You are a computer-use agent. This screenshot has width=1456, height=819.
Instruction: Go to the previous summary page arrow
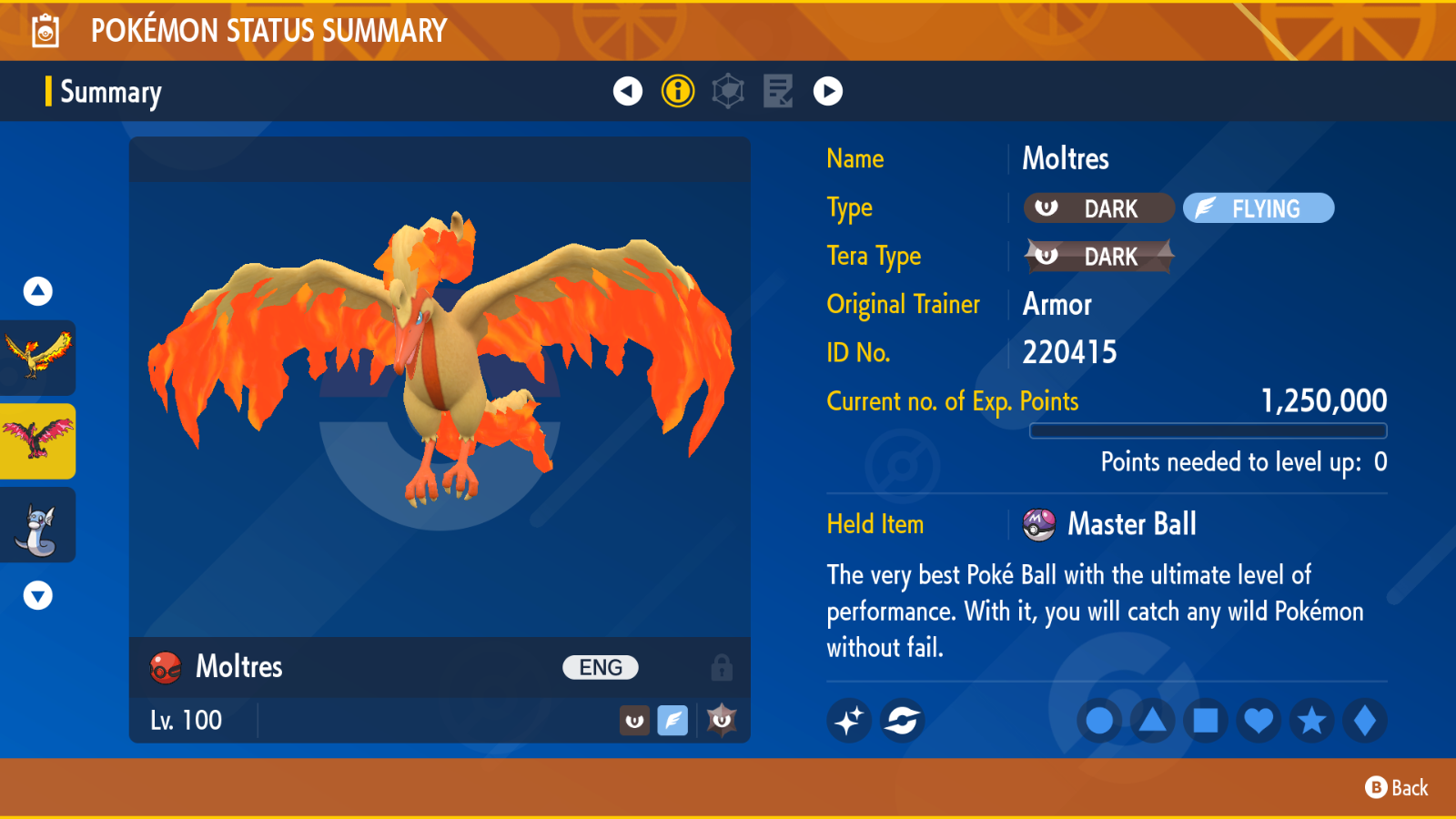point(627,91)
